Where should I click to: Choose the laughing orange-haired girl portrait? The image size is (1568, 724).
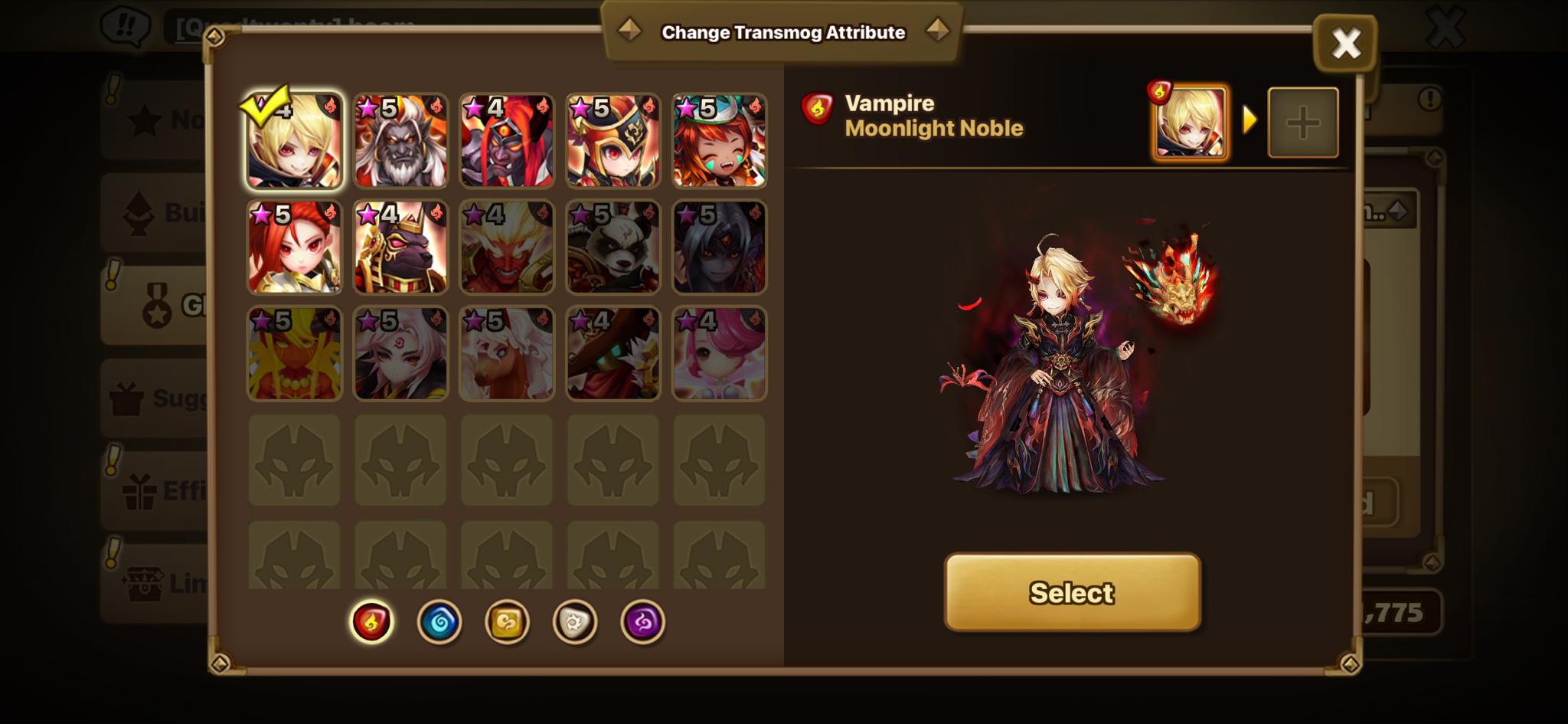pyautogui.click(x=719, y=141)
